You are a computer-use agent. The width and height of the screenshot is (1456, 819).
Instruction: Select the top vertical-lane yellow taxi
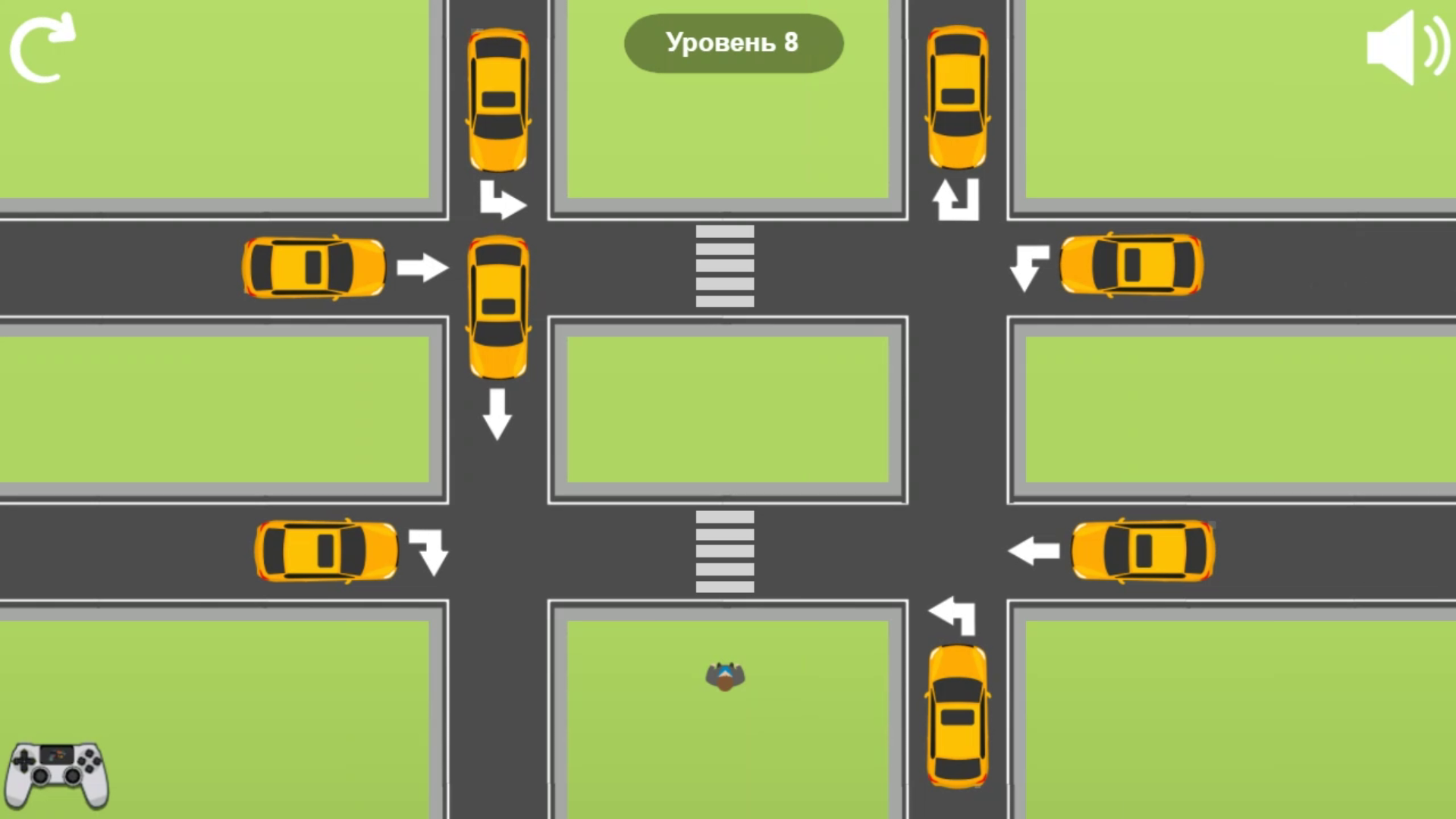[498, 99]
